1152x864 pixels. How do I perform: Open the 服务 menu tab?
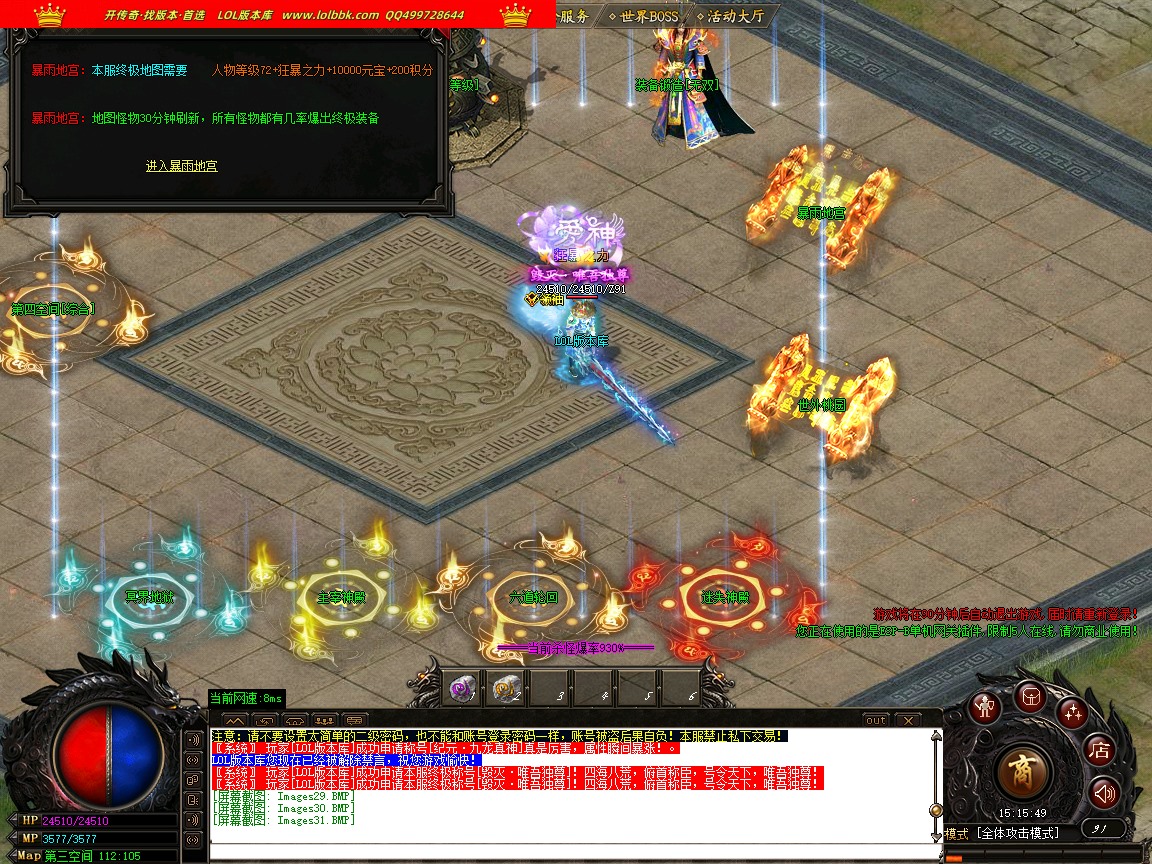pyautogui.click(x=573, y=16)
